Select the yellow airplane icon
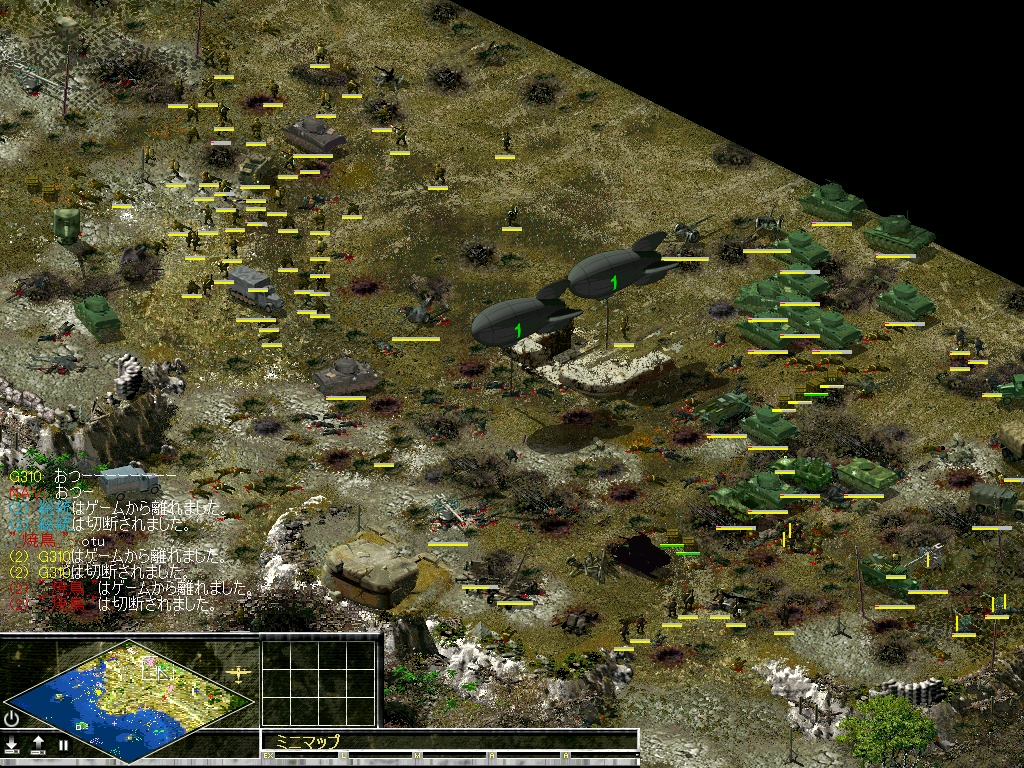This screenshot has width=1024, height=768. pyautogui.click(x=239, y=673)
